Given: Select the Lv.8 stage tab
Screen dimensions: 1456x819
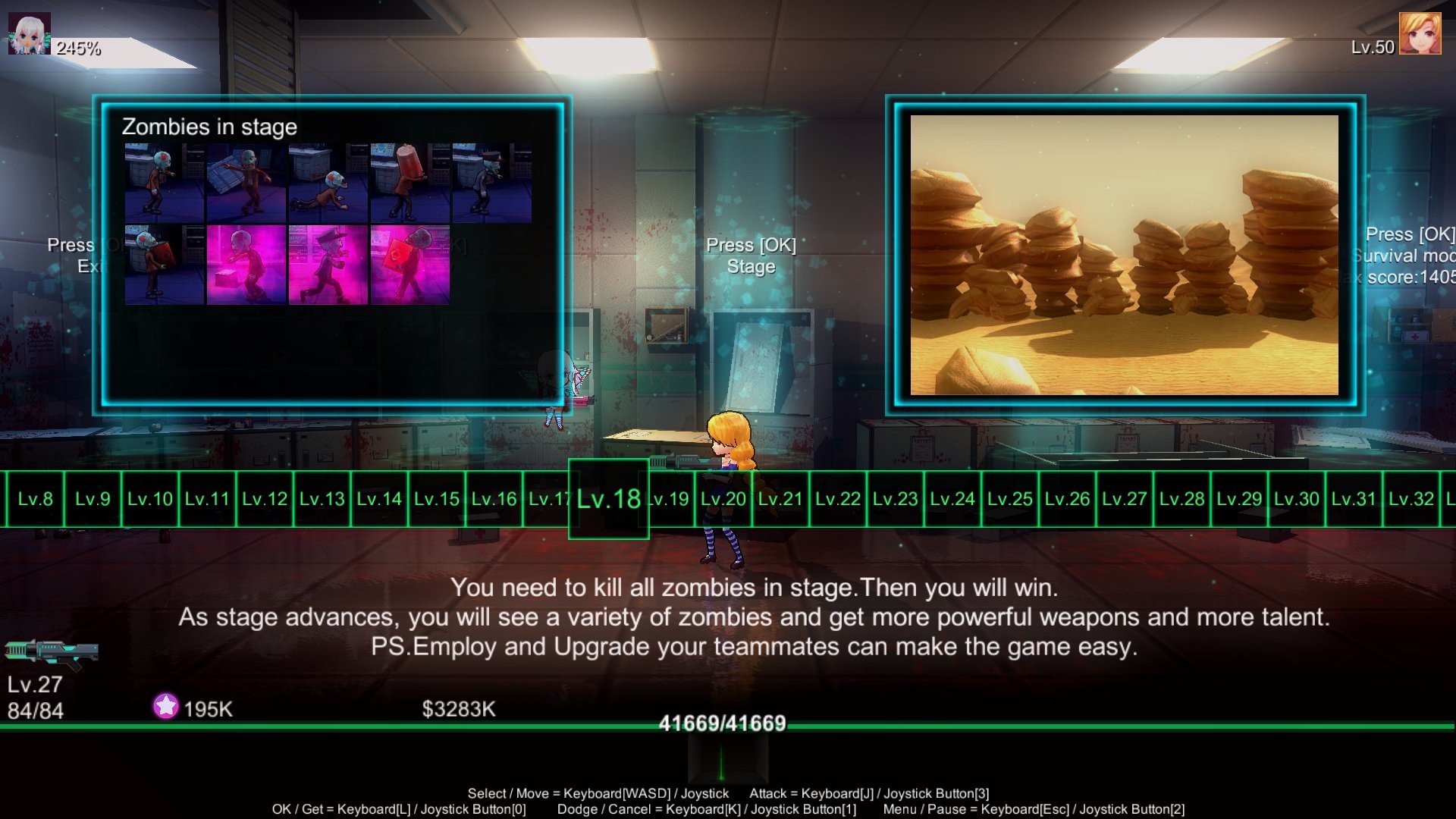Looking at the screenshot, I should [33, 499].
